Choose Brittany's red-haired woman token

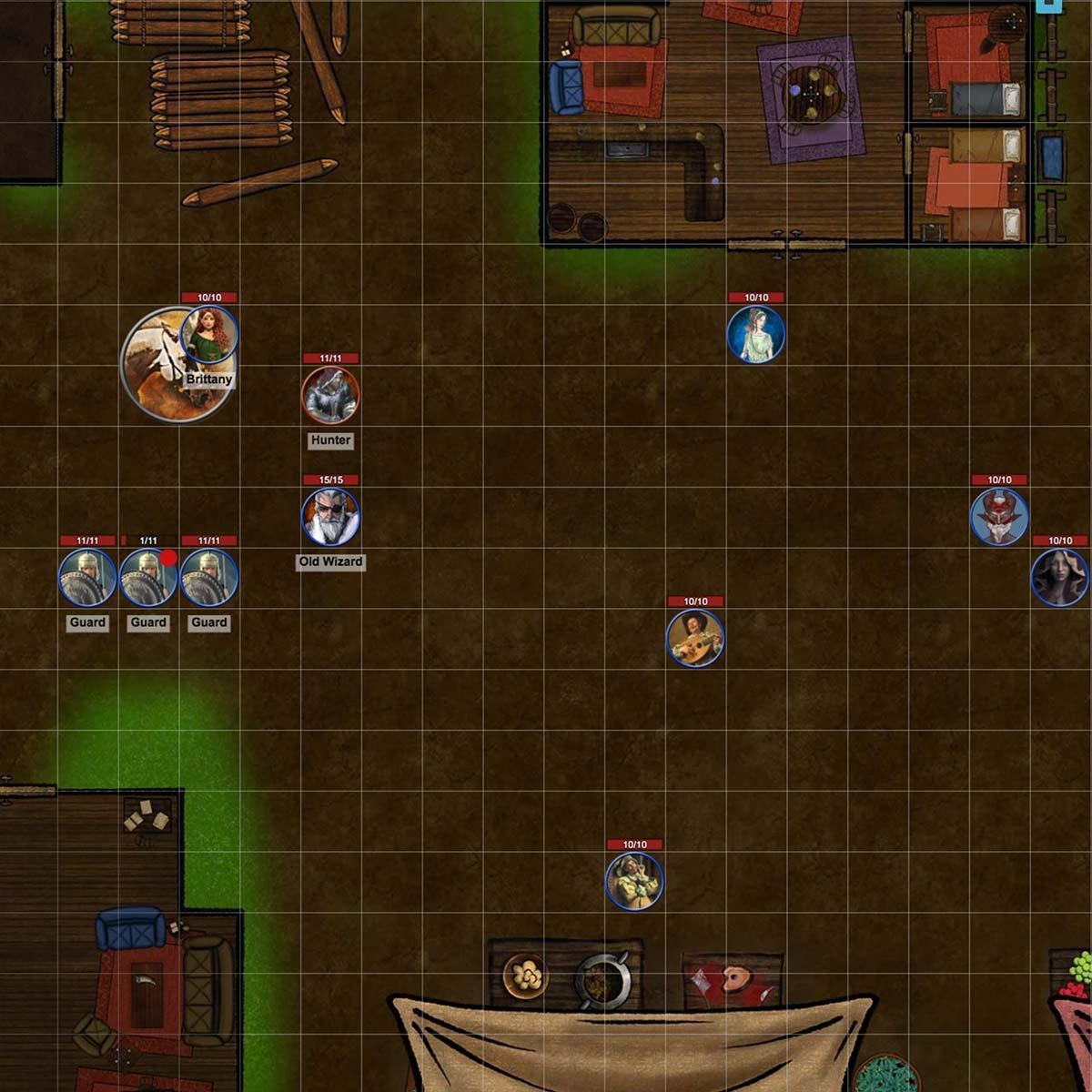[x=210, y=334]
